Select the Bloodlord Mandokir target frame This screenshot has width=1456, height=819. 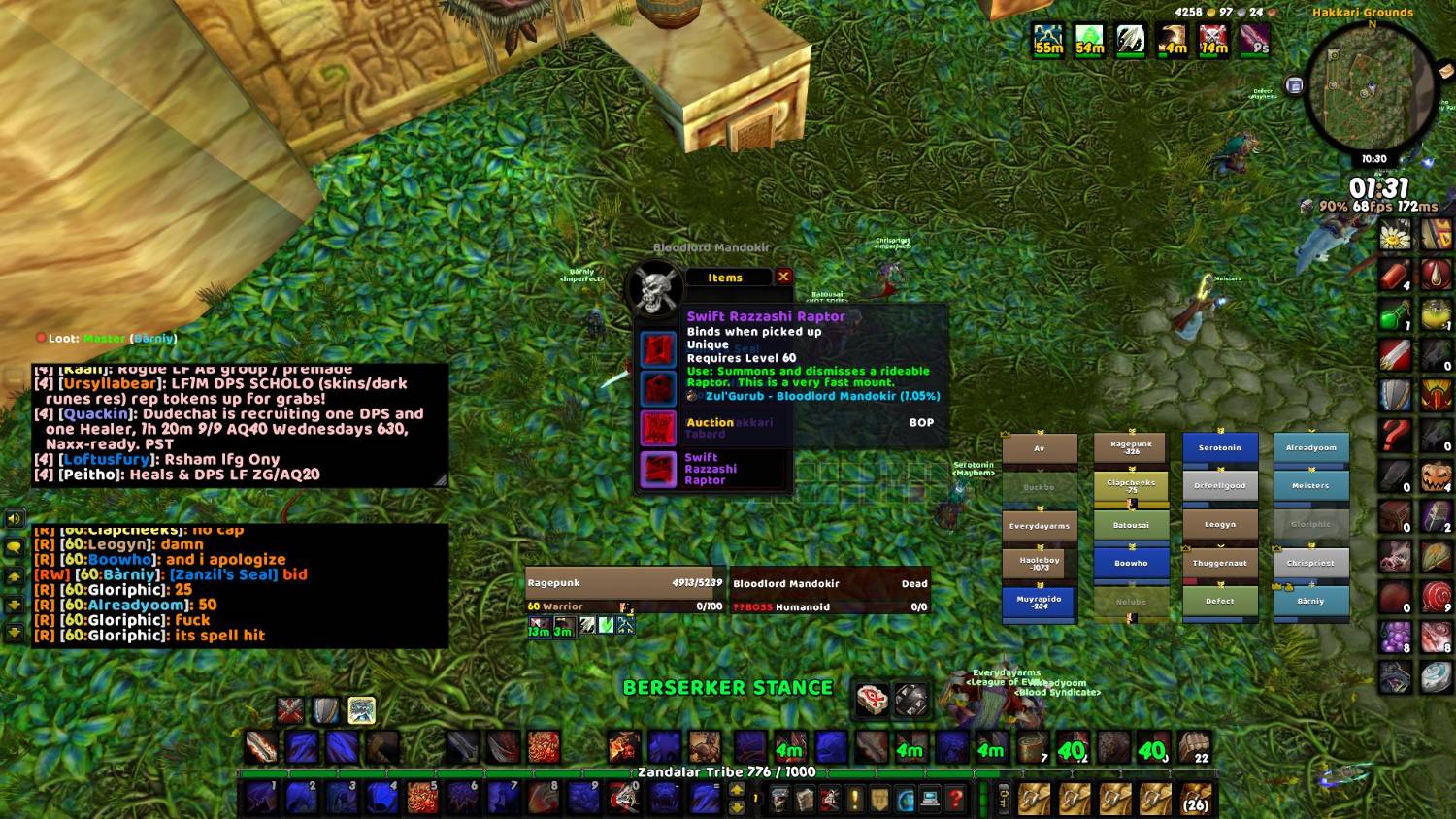(x=829, y=583)
